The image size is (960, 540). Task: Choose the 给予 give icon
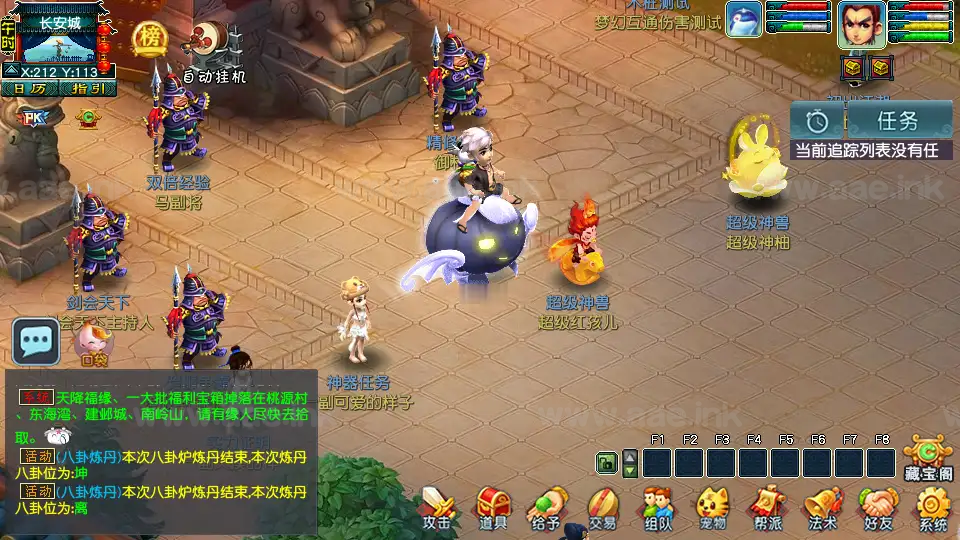click(547, 506)
